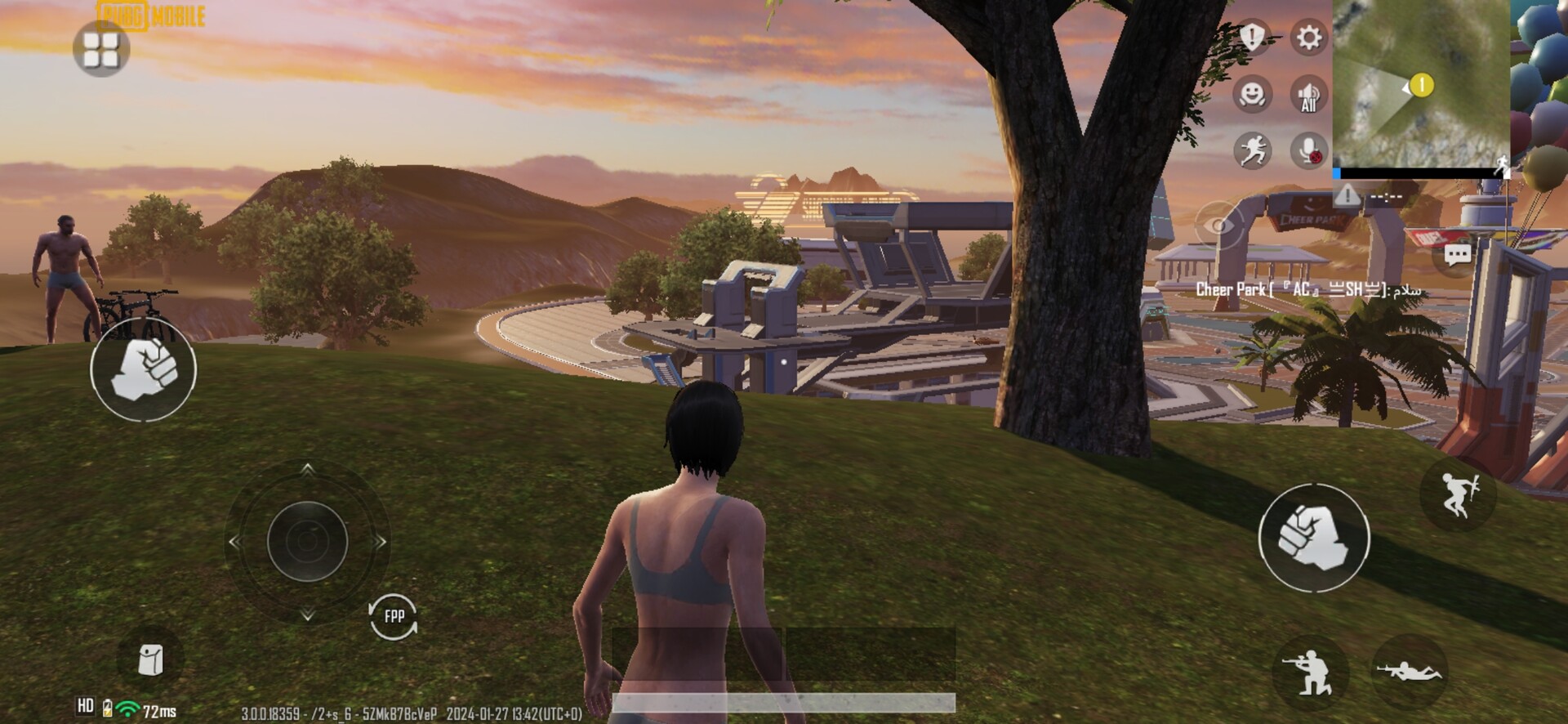Screen dimensions: 1568x724
Task: Expand the minimap
Action: tap(1421, 84)
